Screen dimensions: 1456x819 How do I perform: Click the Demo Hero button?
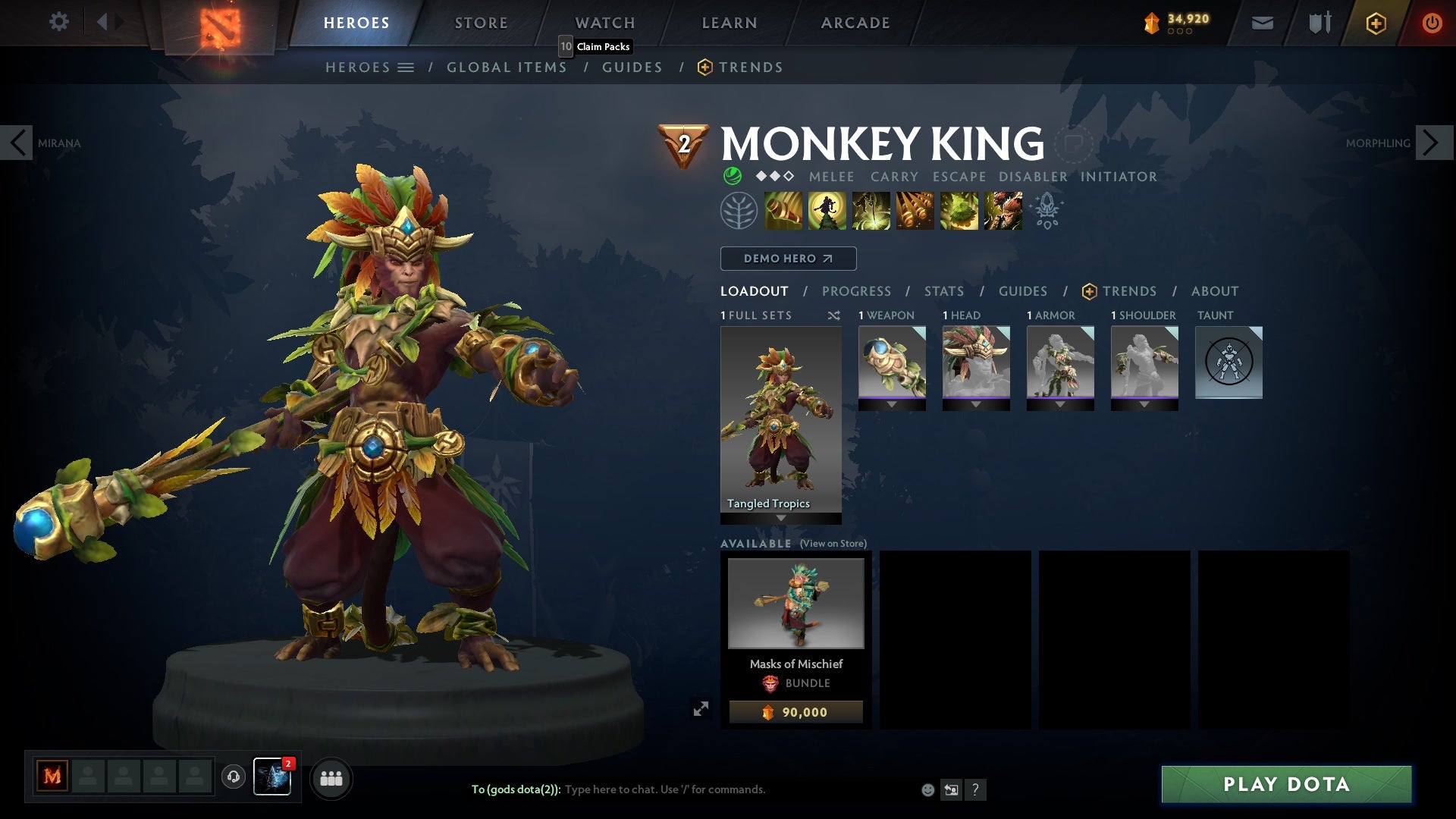(x=787, y=258)
